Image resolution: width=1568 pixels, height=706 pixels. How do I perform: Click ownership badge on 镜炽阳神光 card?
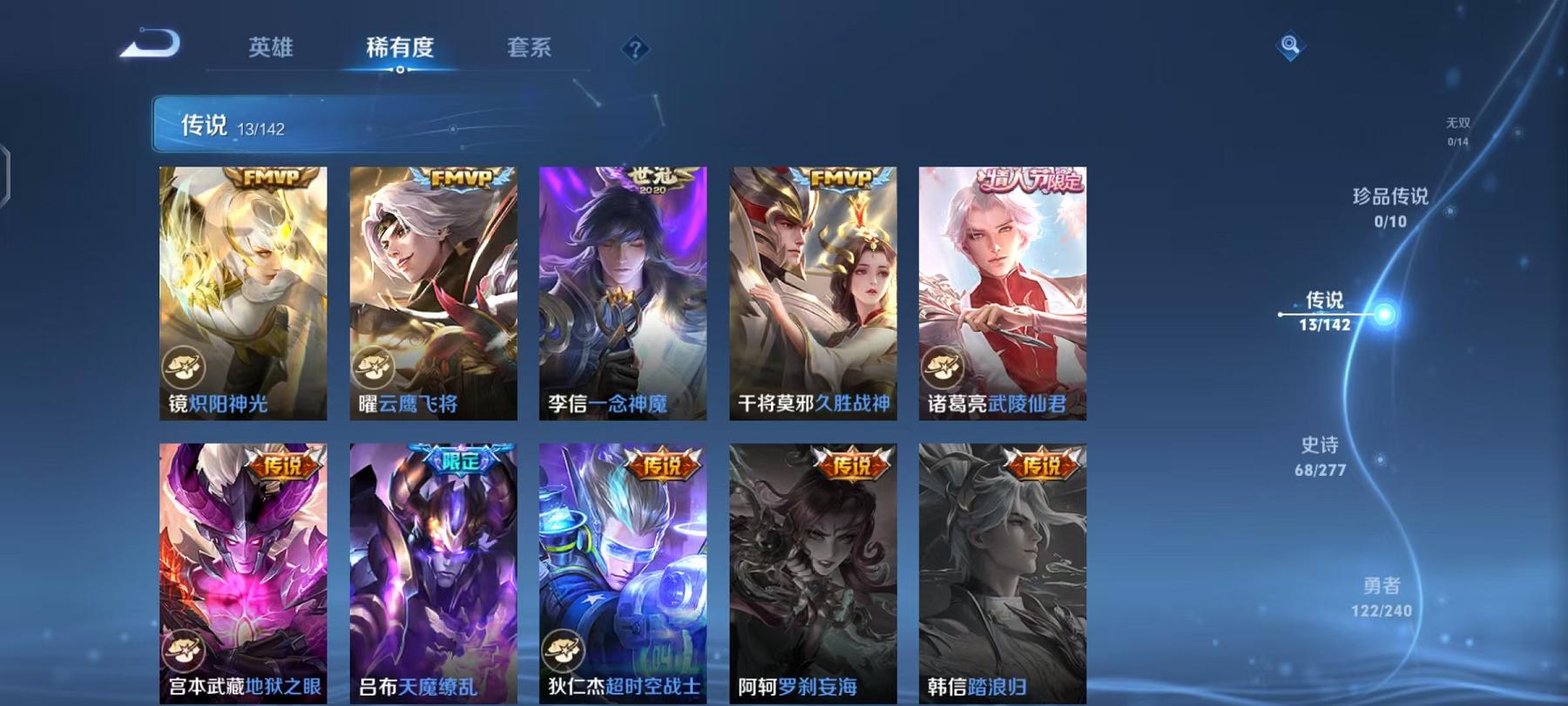tap(184, 367)
